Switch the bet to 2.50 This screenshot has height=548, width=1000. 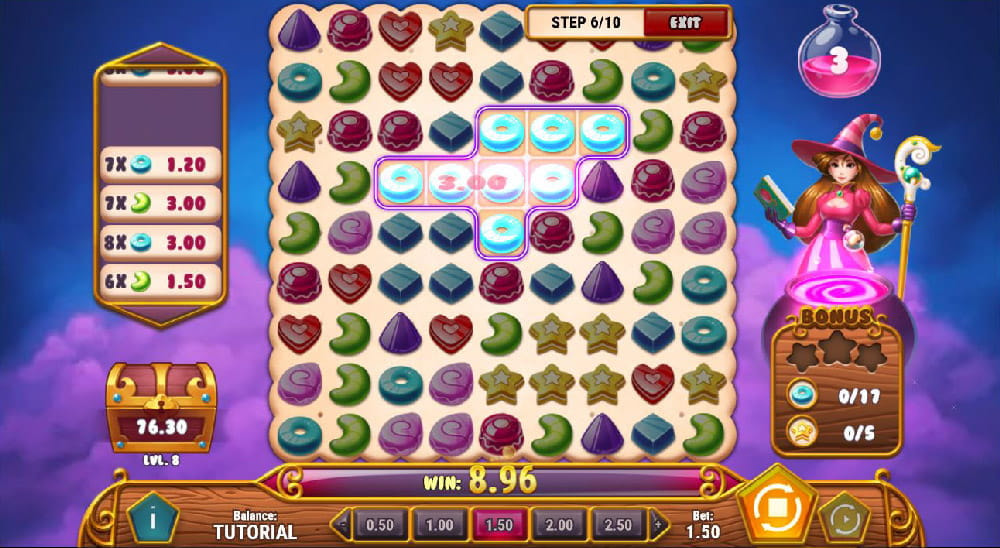pos(619,525)
